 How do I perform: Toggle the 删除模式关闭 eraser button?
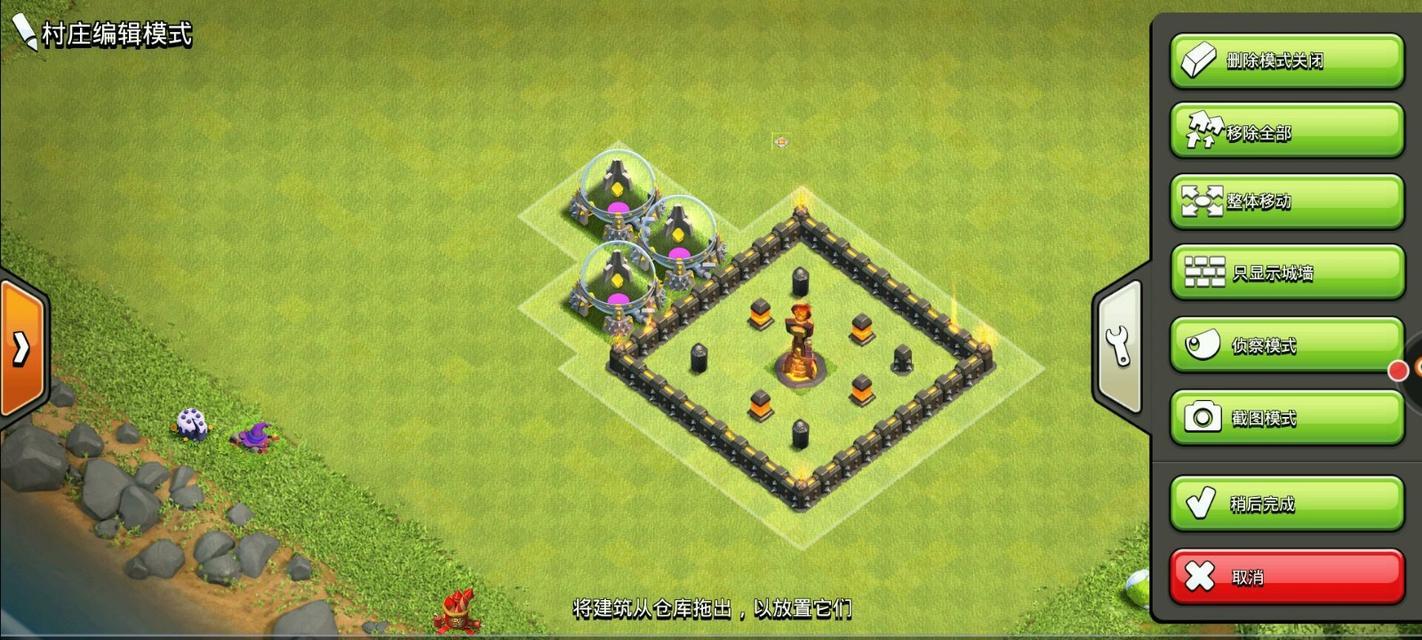coord(1286,61)
